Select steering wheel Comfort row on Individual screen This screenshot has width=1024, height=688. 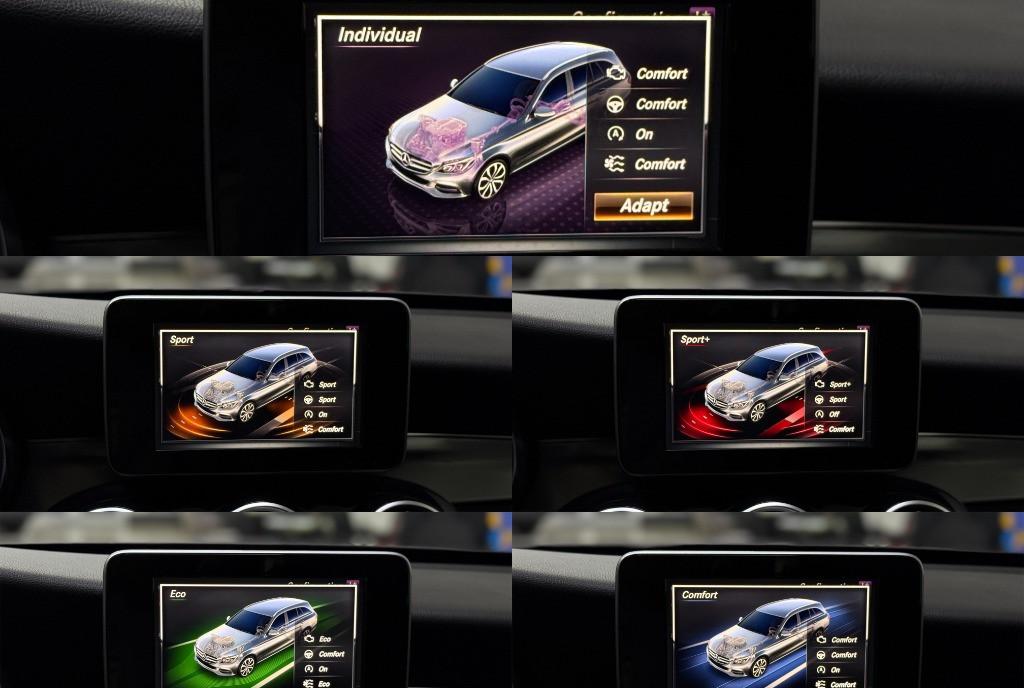(647, 103)
